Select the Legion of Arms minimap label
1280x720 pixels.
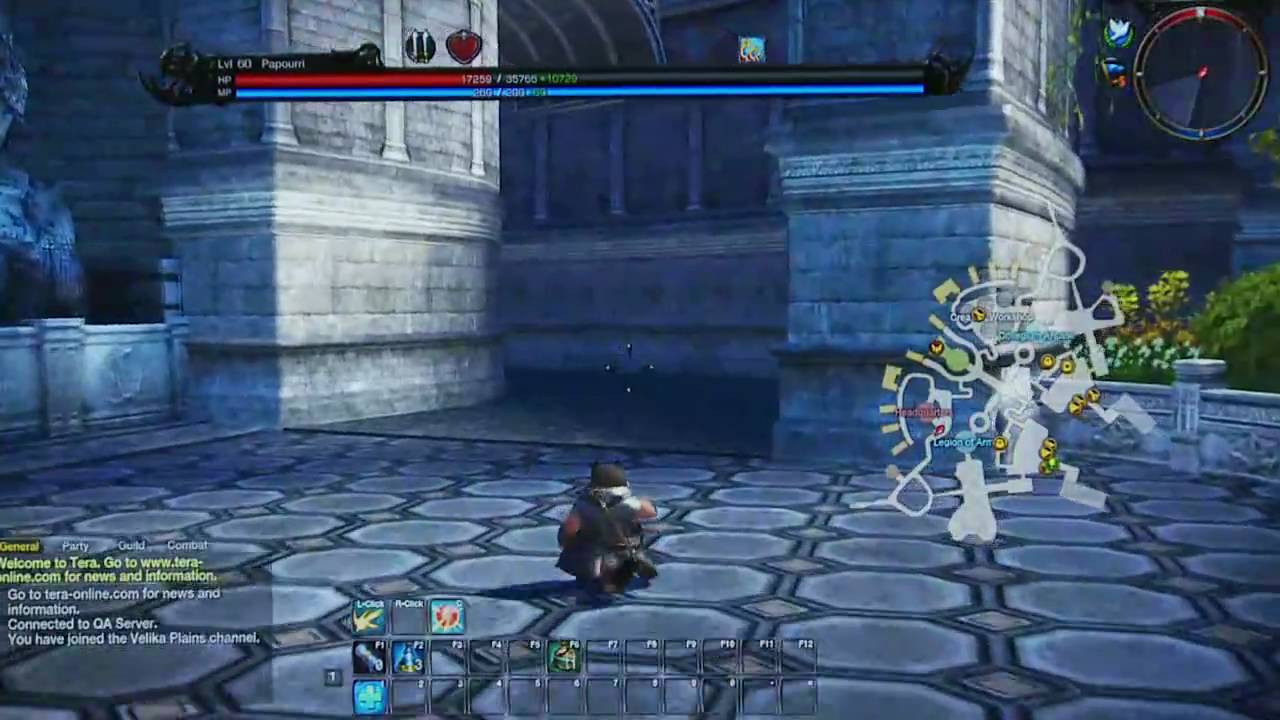tap(963, 441)
